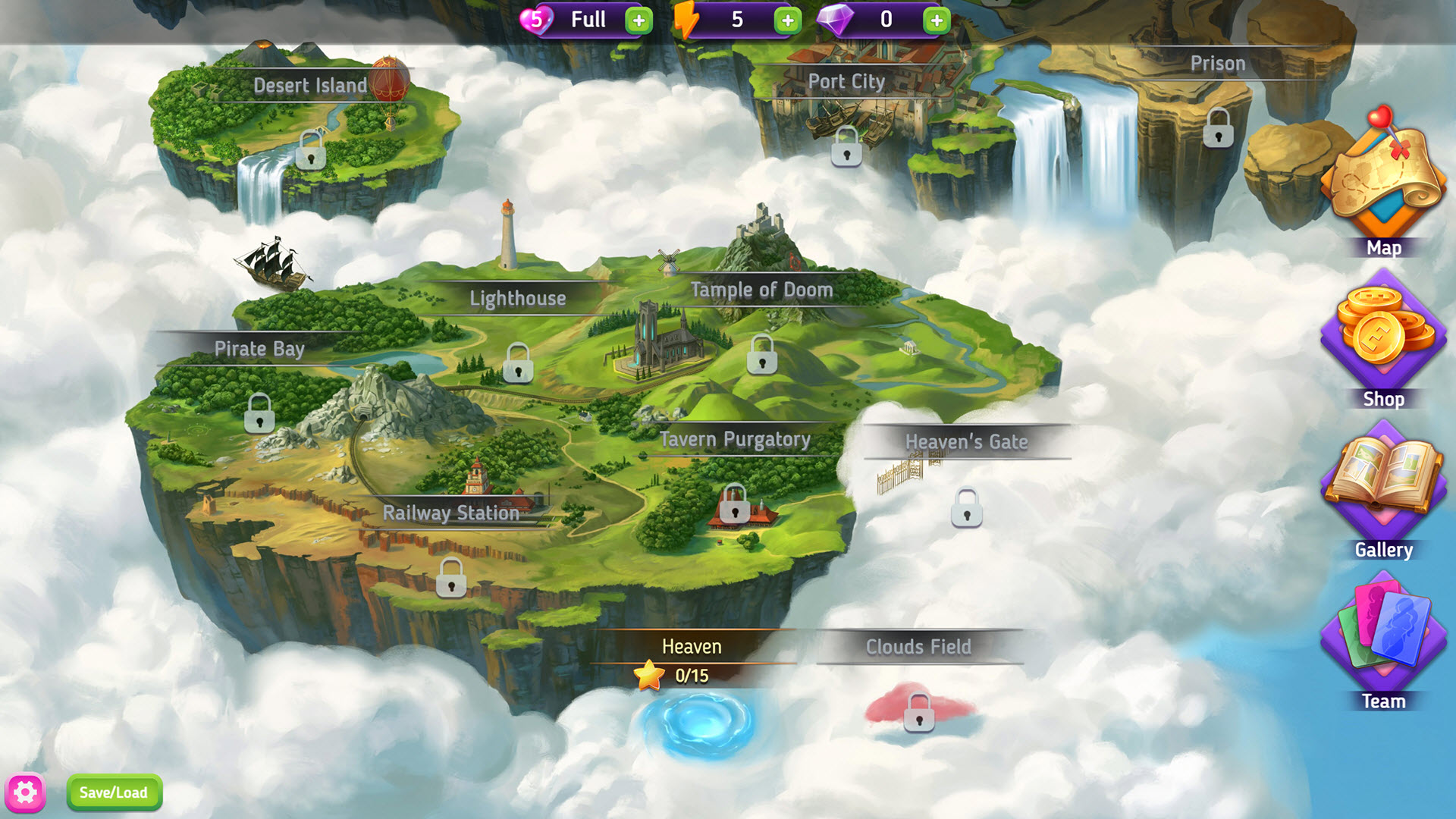Screen dimensions: 1456x819
Task: Open the pink gear settings menu
Action: coord(25,792)
